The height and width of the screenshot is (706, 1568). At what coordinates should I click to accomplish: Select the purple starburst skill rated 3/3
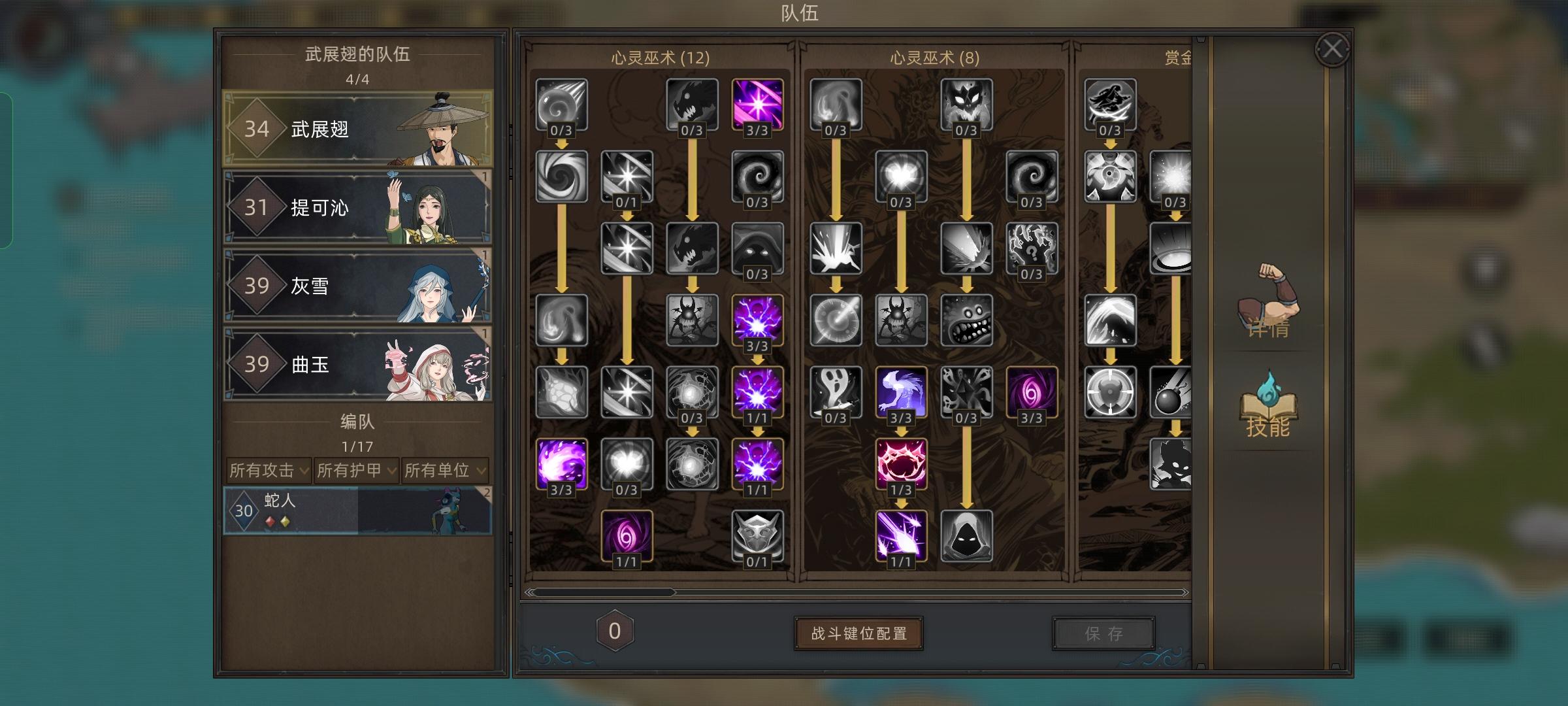758,105
